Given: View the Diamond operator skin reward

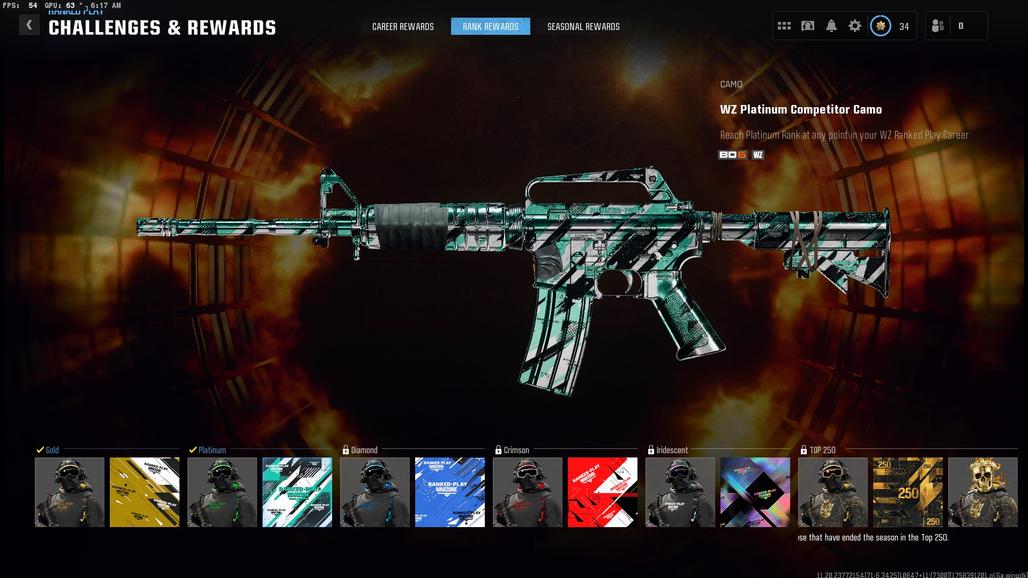Looking at the screenshot, I should (375, 492).
